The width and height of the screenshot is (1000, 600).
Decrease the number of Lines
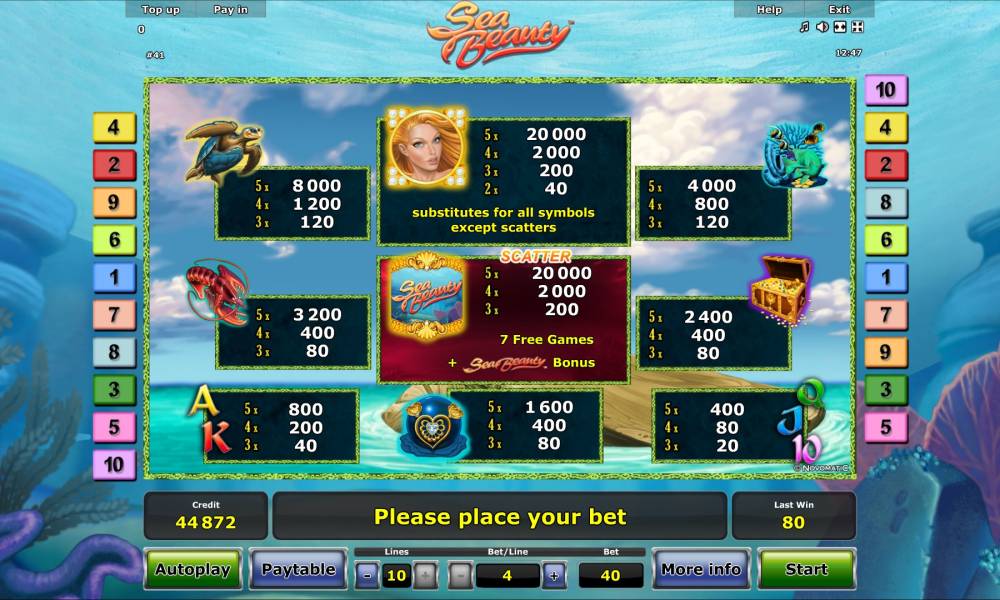coord(368,575)
